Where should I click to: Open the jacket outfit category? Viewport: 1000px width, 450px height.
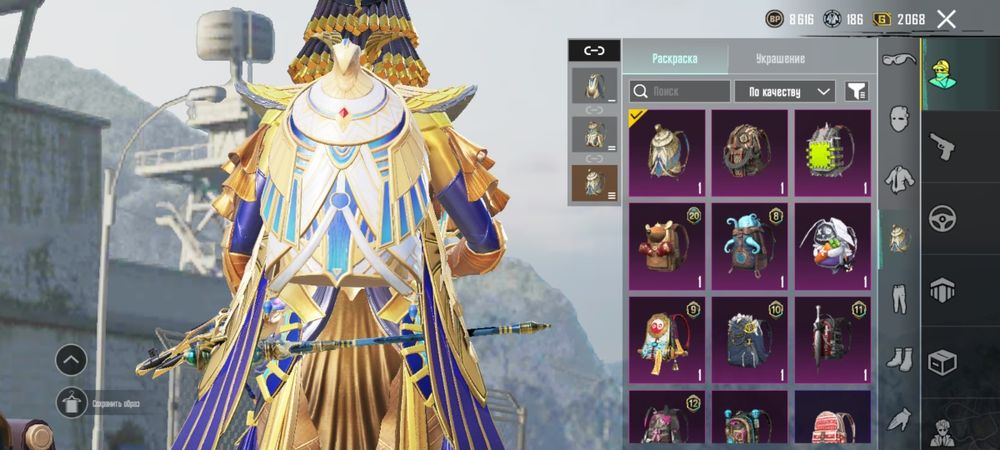(899, 180)
